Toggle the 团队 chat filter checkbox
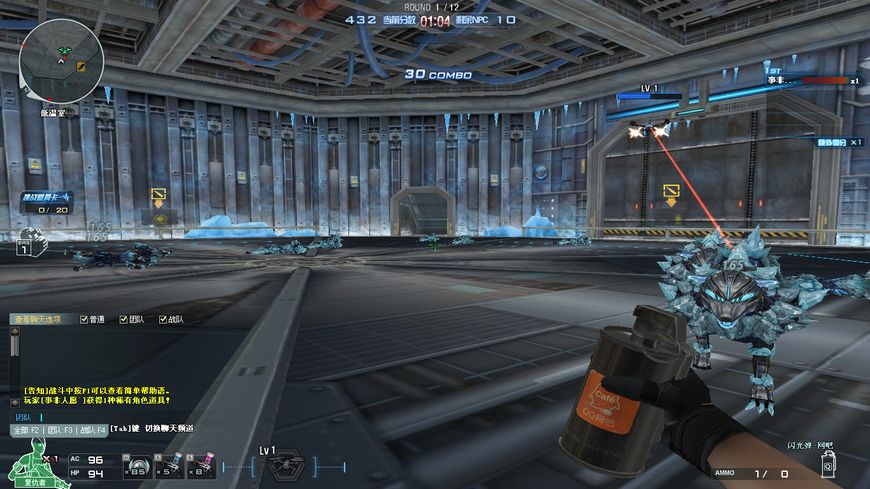870x489 pixels. (x=123, y=319)
